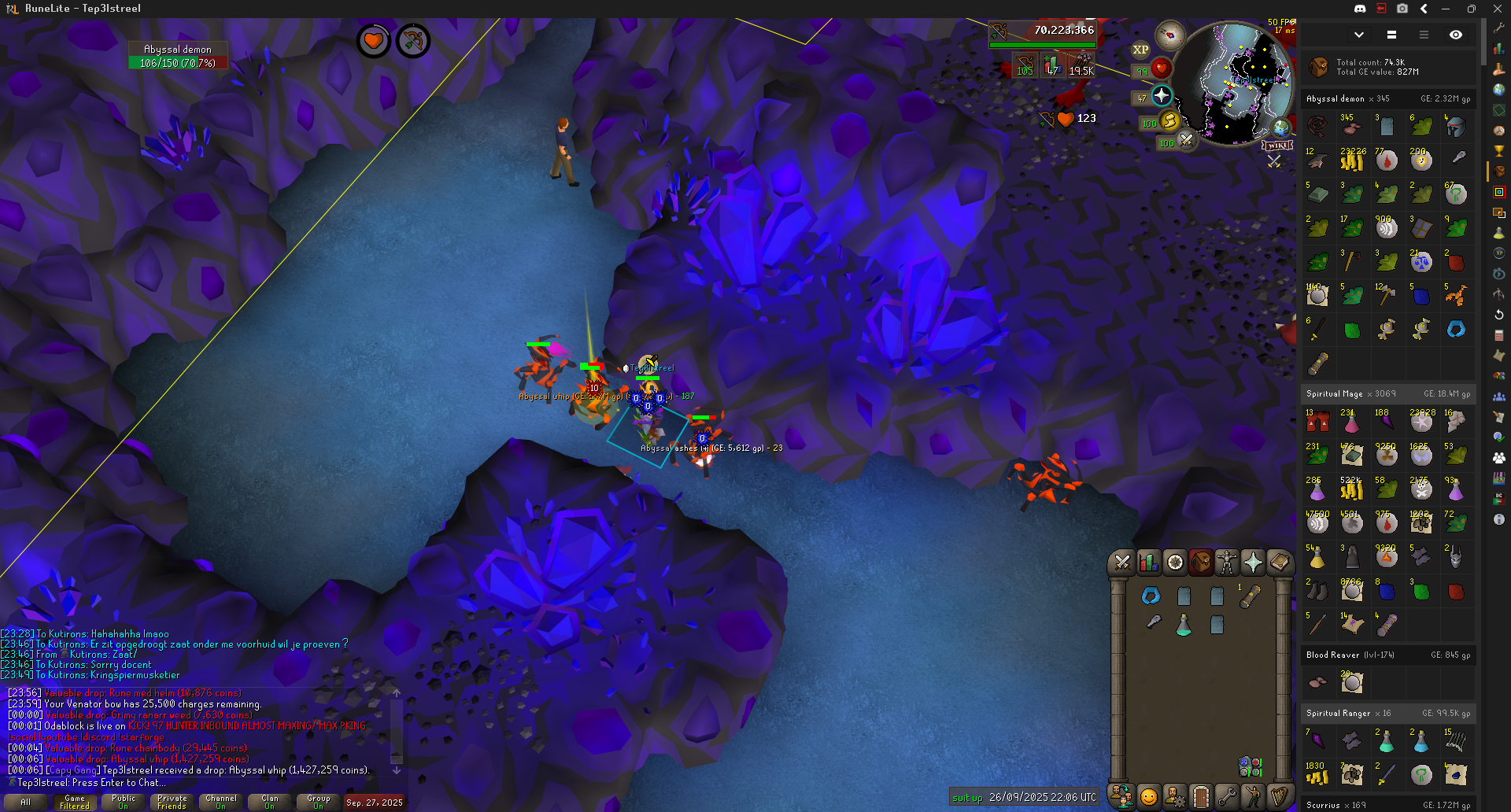Open the Settings wrench tab

coord(1226,797)
